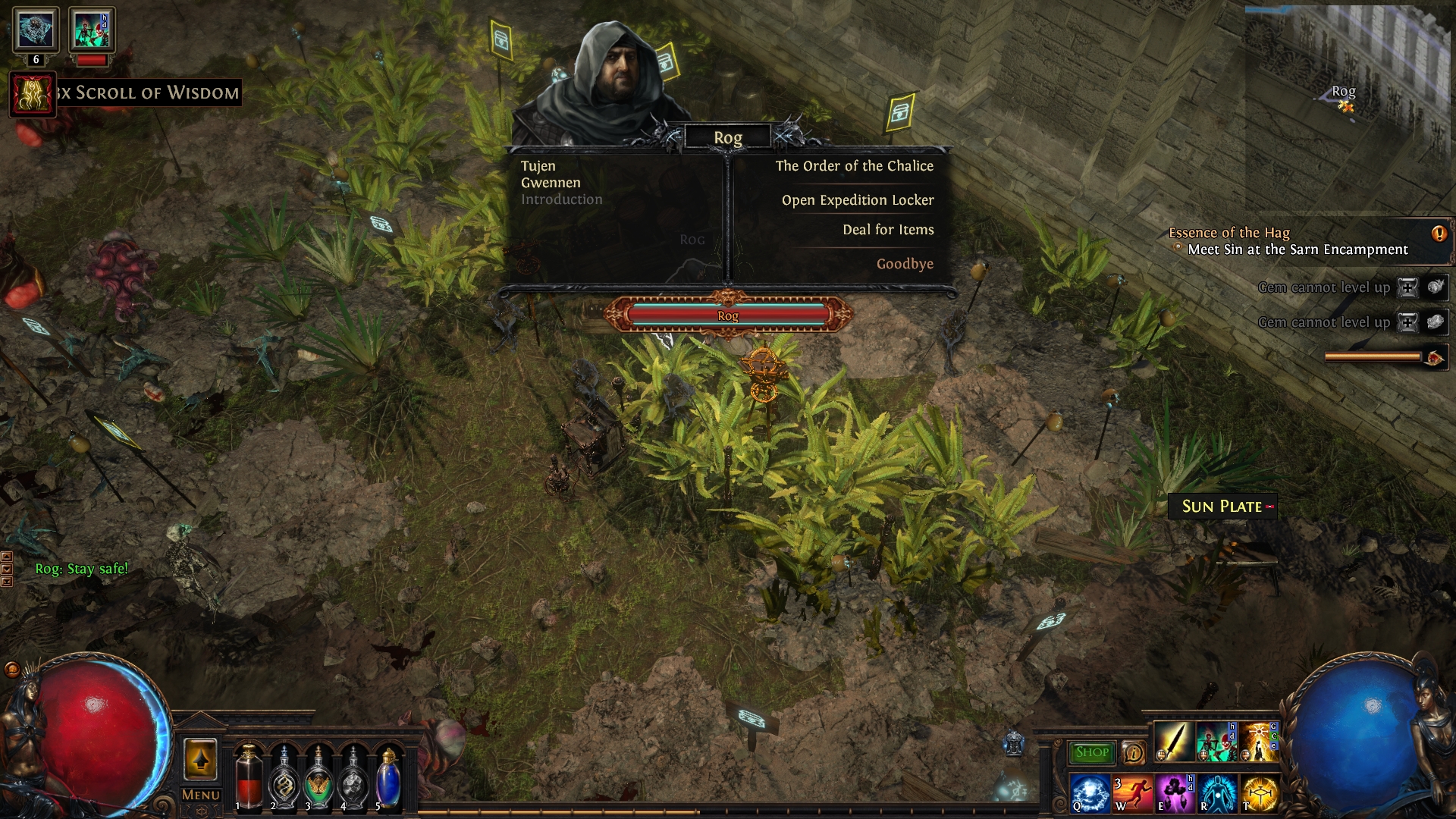Click the Menu button
This screenshot has height=819, width=1456.
click(201, 795)
